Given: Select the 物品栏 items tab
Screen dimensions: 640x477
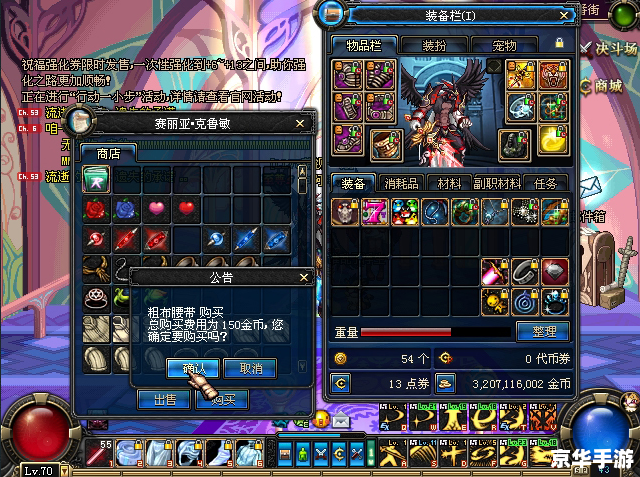Looking at the screenshot, I should click(364, 45).
